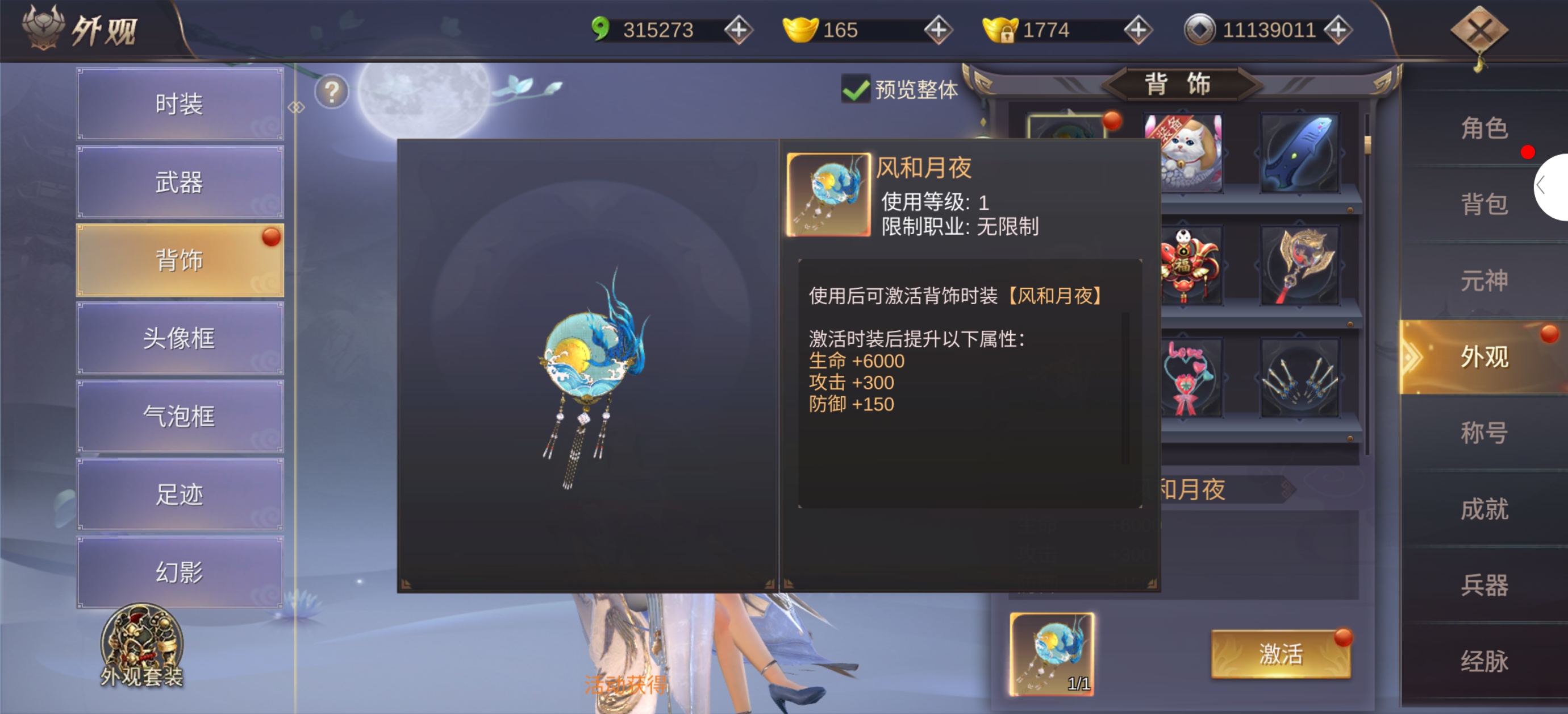Open the 角色 character menu

[1484, 128]
